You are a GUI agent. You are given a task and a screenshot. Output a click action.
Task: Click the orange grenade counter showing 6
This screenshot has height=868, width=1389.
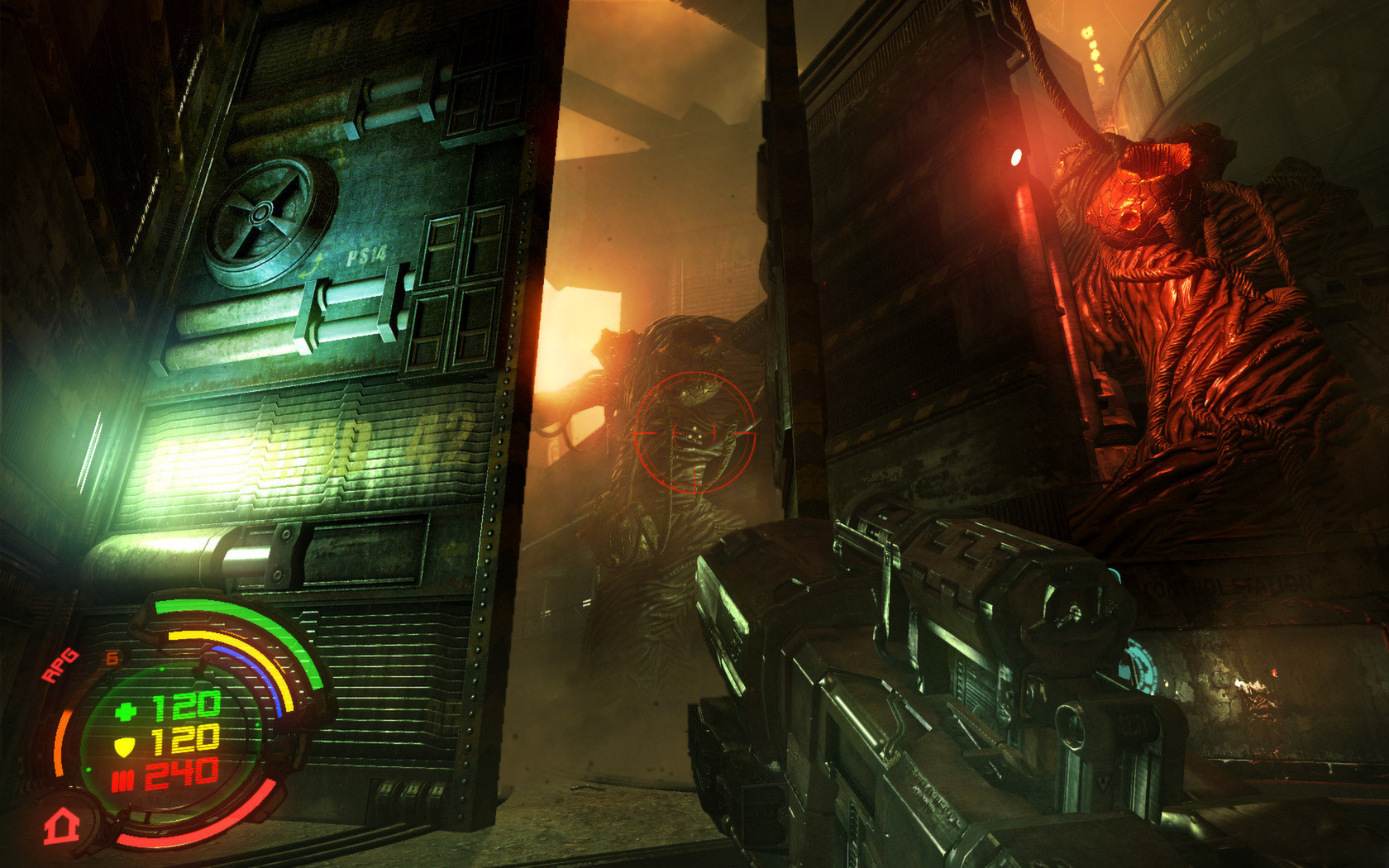[111, 657]
